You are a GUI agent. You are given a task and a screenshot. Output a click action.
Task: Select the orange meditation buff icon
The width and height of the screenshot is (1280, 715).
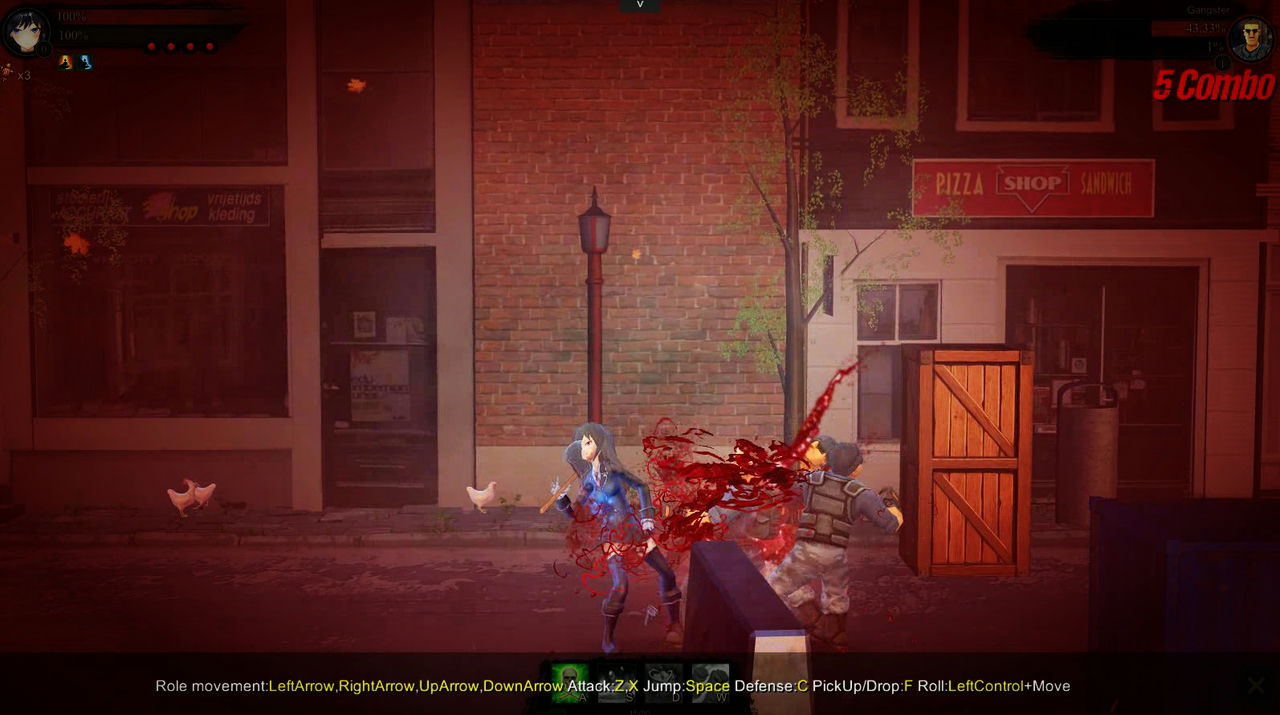tap(65, 62)
